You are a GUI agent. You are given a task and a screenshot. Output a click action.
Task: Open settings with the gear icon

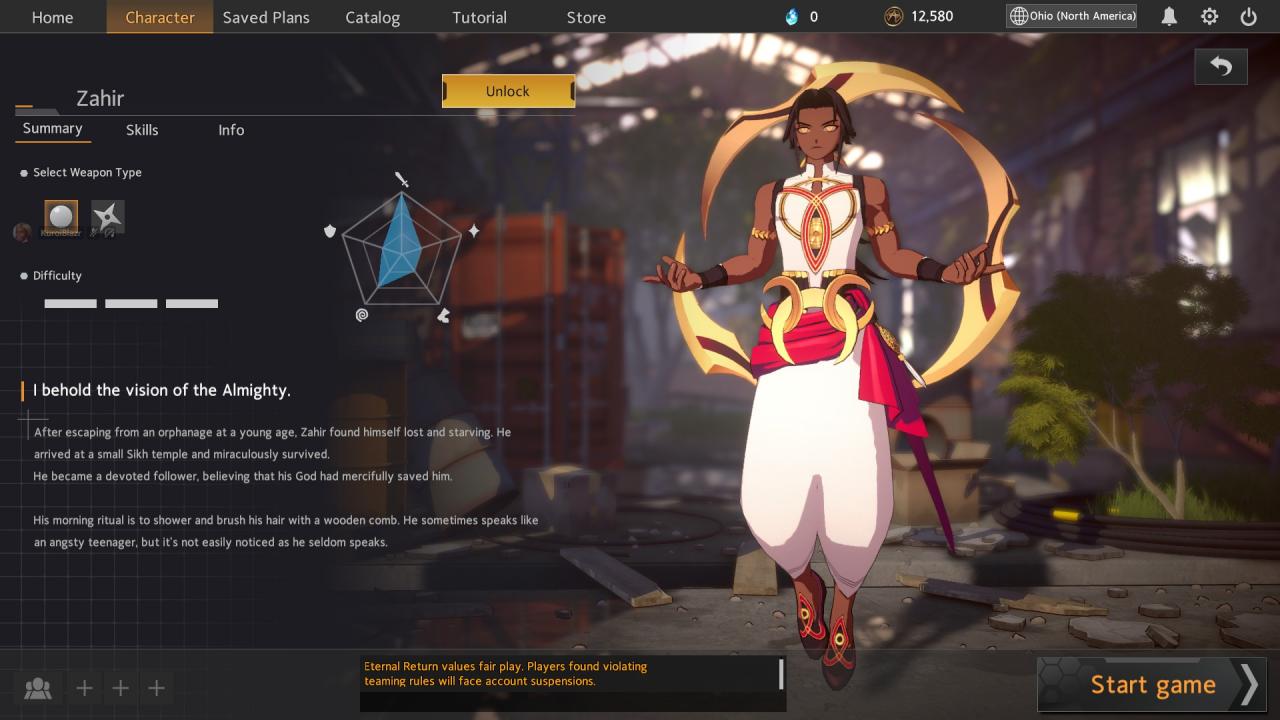click(1209, 17)
